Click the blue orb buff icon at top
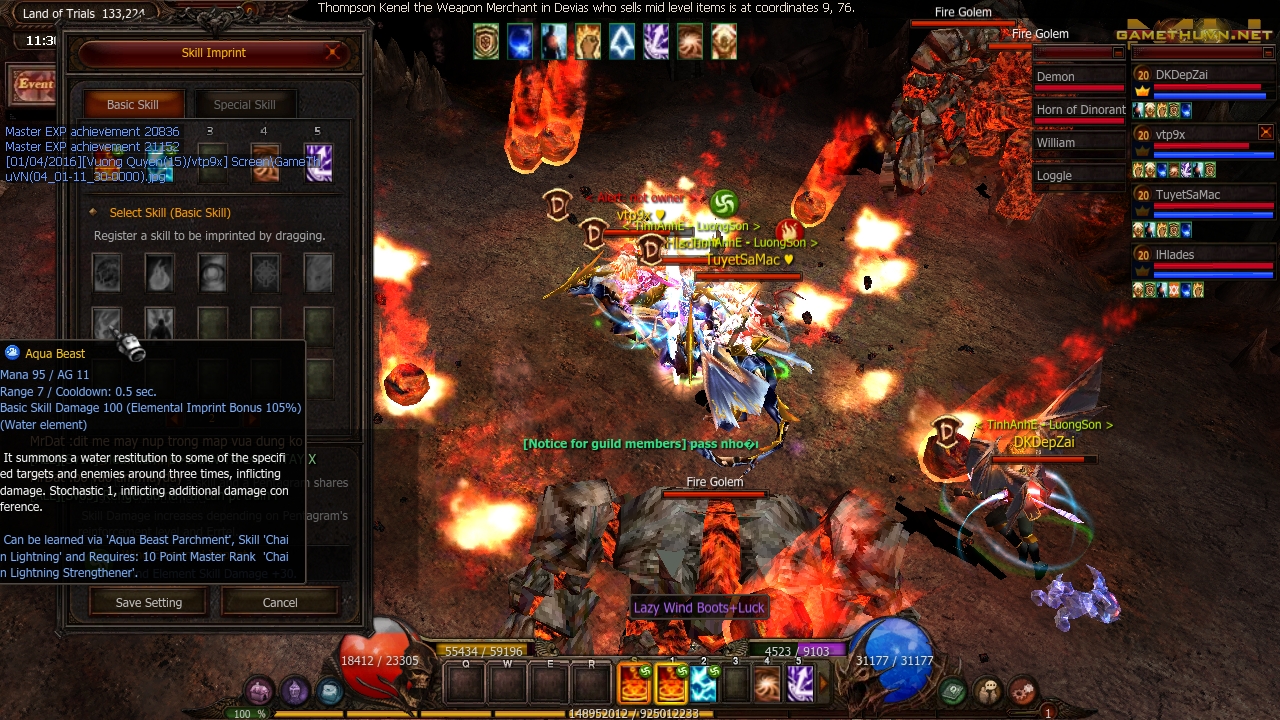 point(520,41)
